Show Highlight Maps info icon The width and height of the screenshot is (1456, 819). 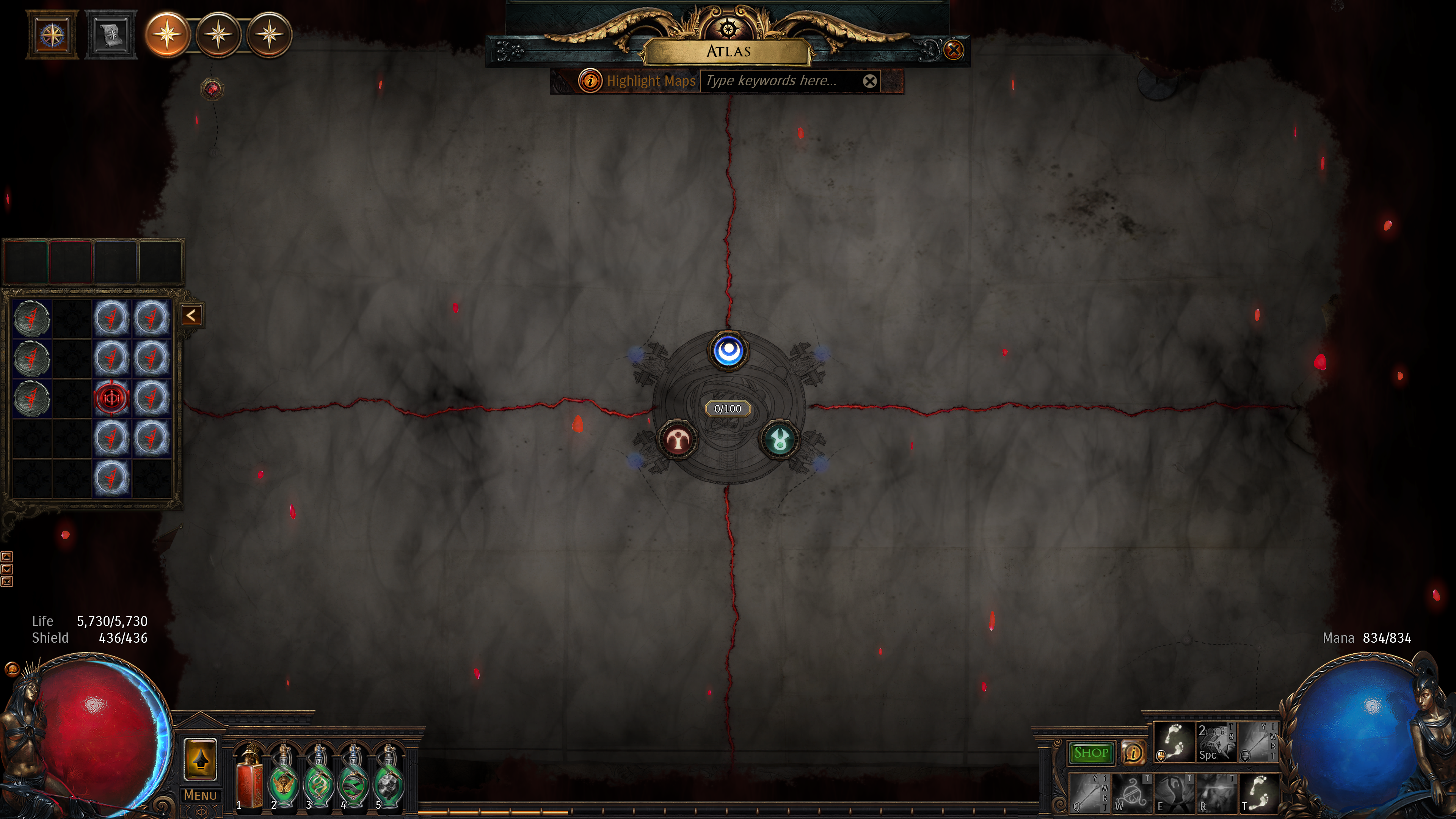(x=590, y=81)
